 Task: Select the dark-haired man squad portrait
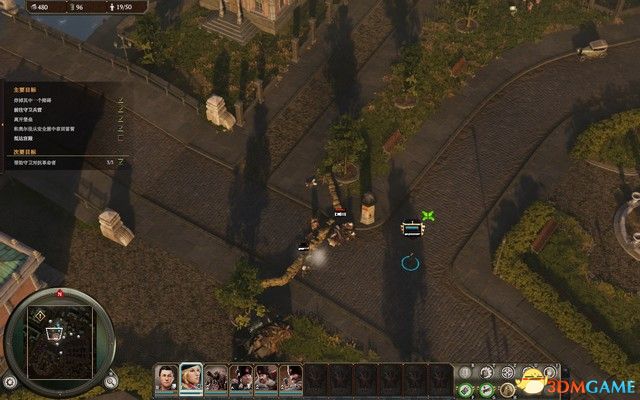click(164, 379)
